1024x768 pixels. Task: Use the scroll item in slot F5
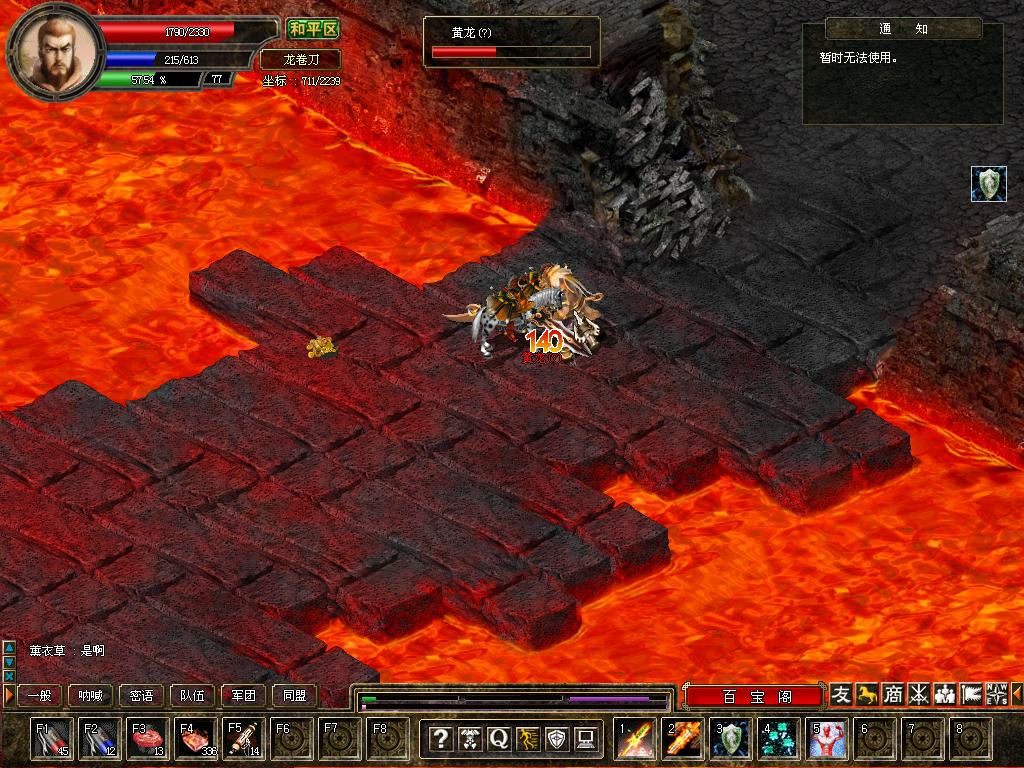coord(244,739)
